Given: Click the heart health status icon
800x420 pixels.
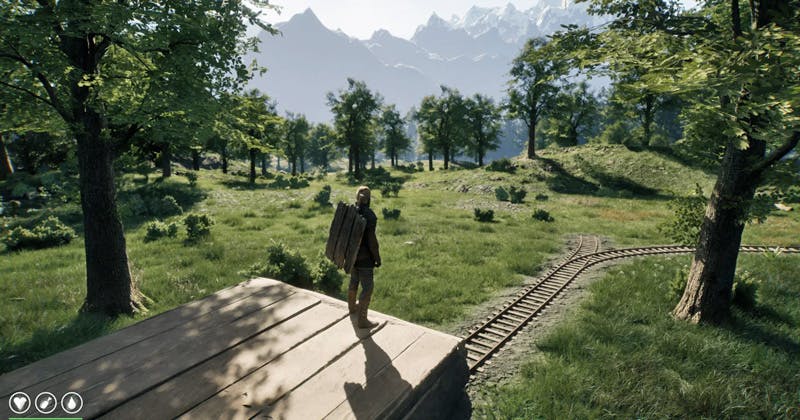Looking at the screenshot, I should tap(19, 403).
